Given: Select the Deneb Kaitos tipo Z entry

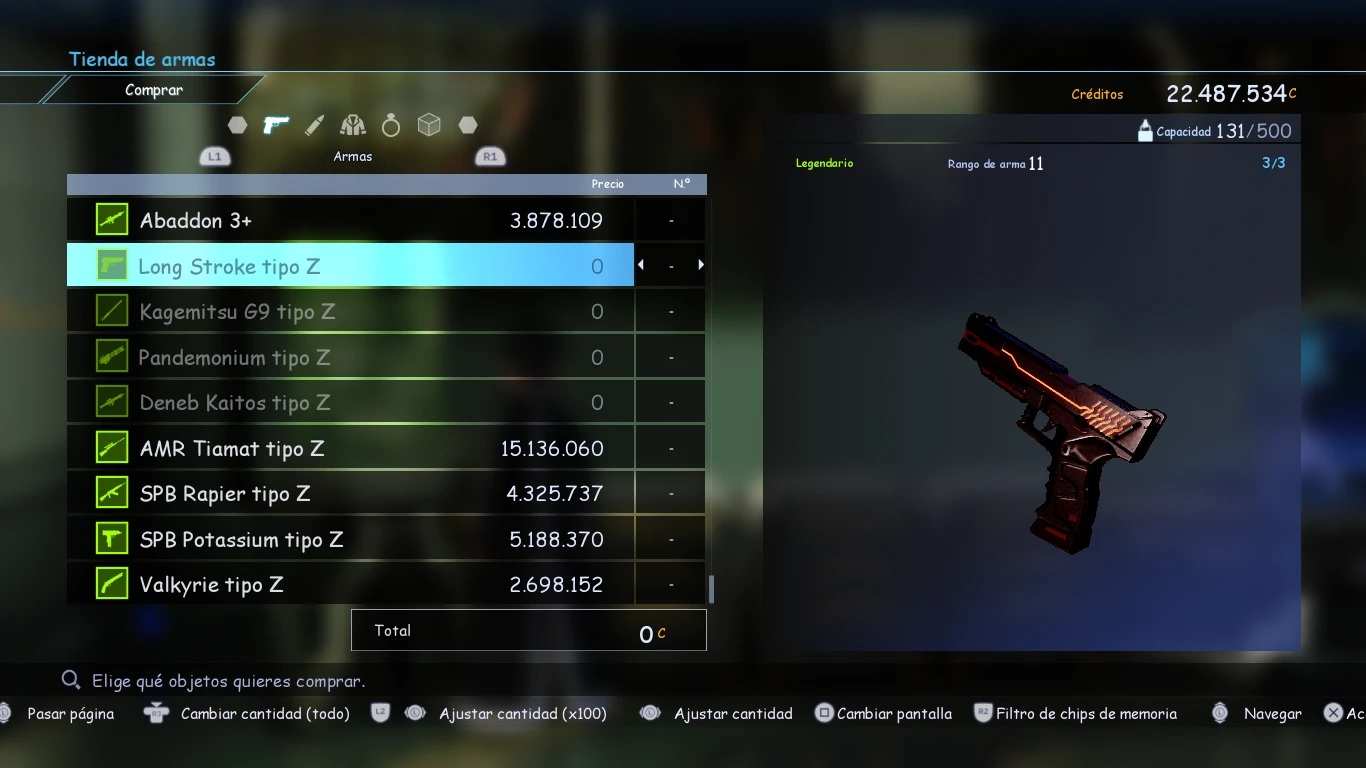Looking at the screenshot, I should pos(350,403).
